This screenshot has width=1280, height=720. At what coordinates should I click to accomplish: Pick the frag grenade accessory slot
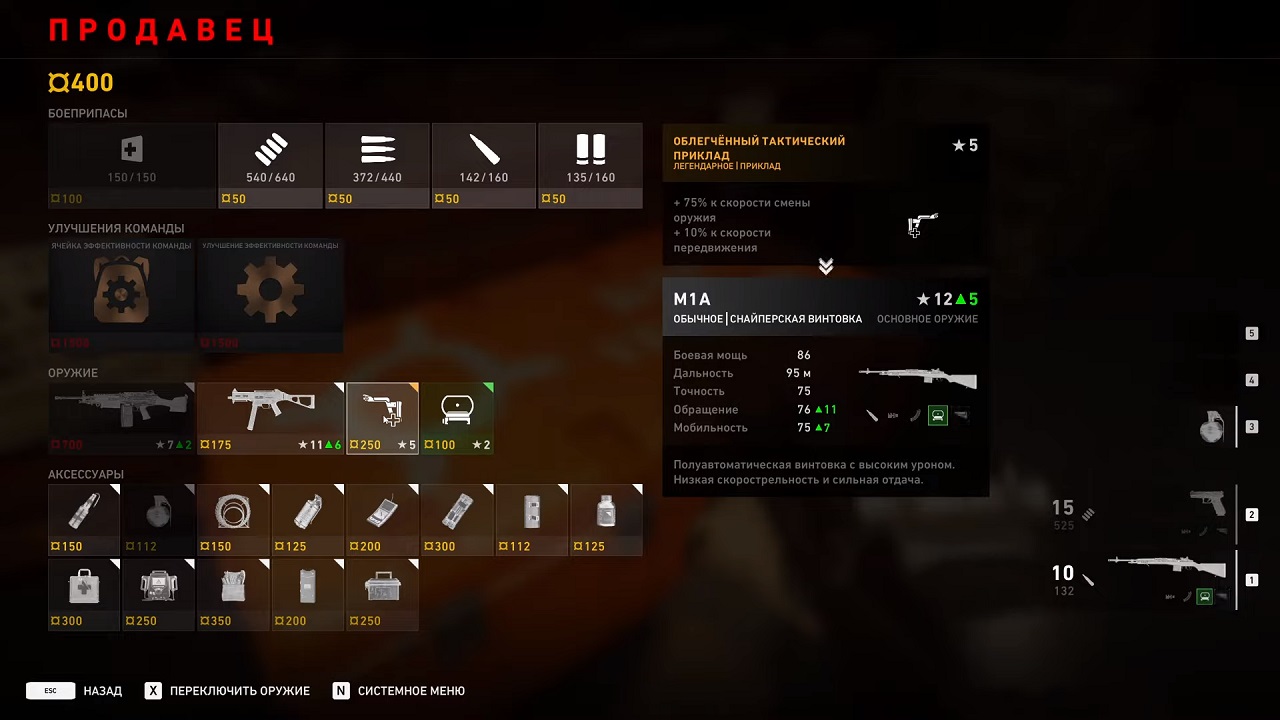coord(158,519)
